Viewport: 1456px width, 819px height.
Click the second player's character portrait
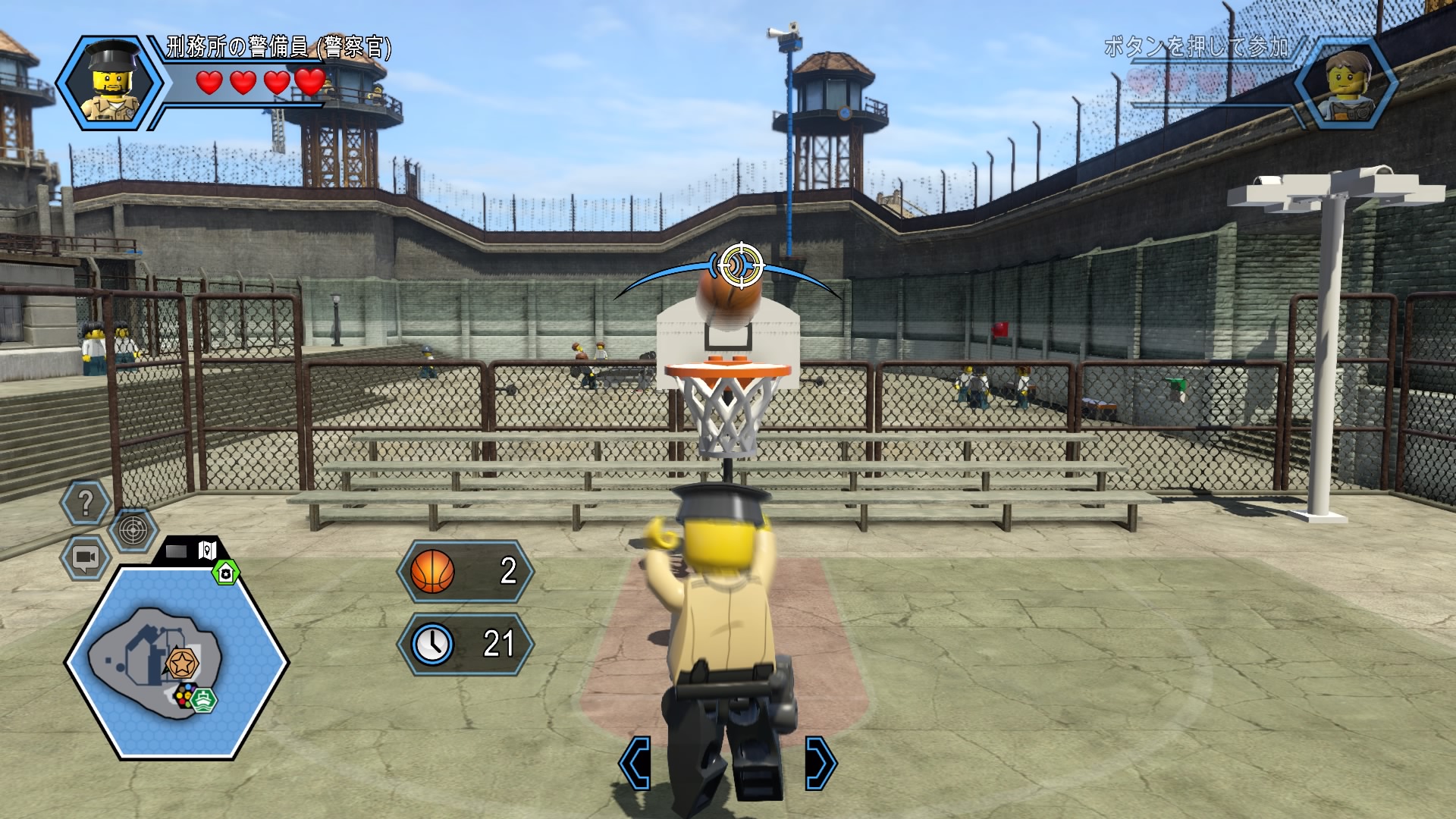point(1347,82)
